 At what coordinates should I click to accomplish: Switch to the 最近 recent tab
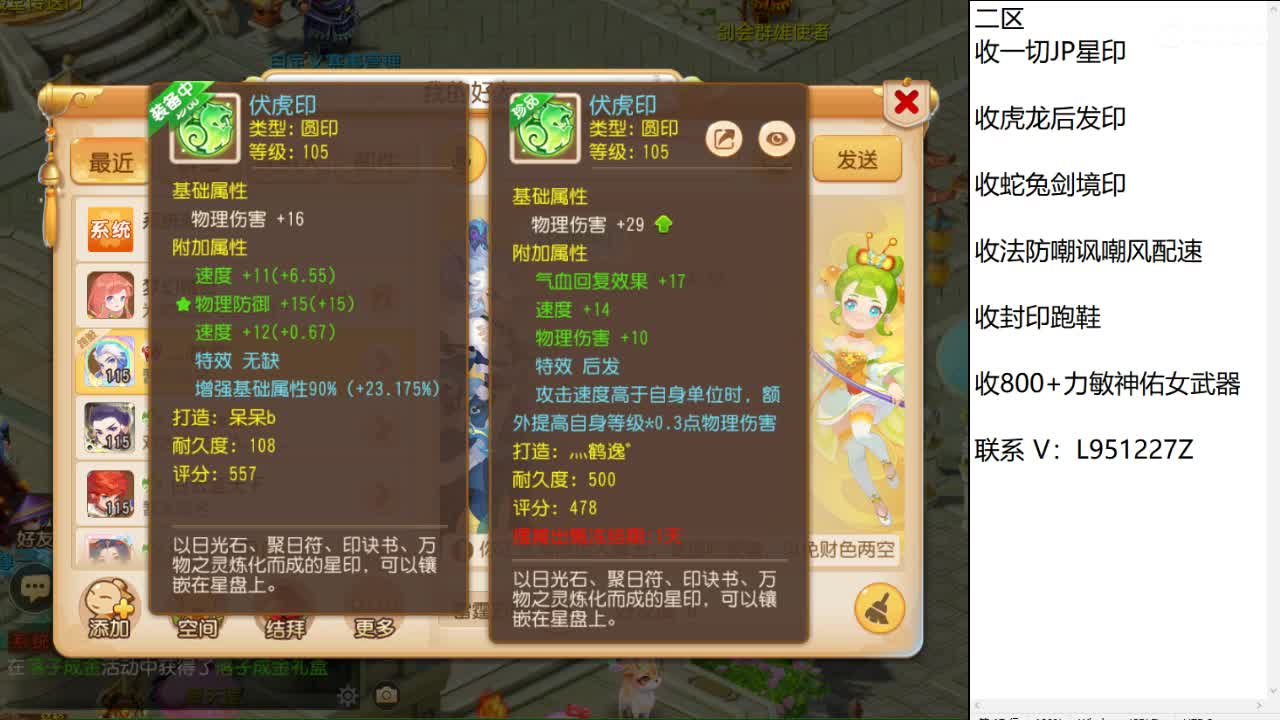click(x=110, y=162)
